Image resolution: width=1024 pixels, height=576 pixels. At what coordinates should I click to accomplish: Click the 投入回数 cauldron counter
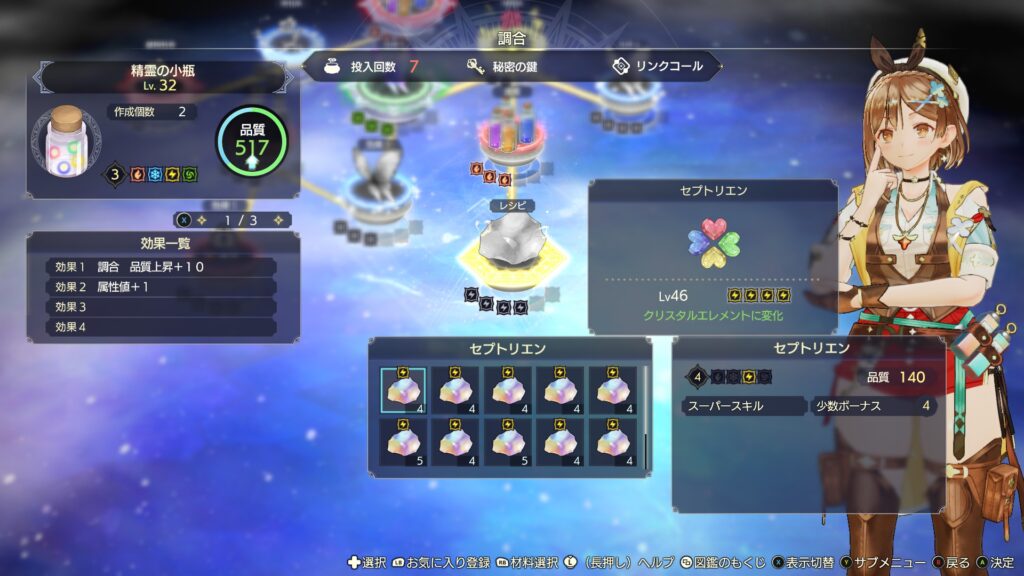(x=371, y=67)
